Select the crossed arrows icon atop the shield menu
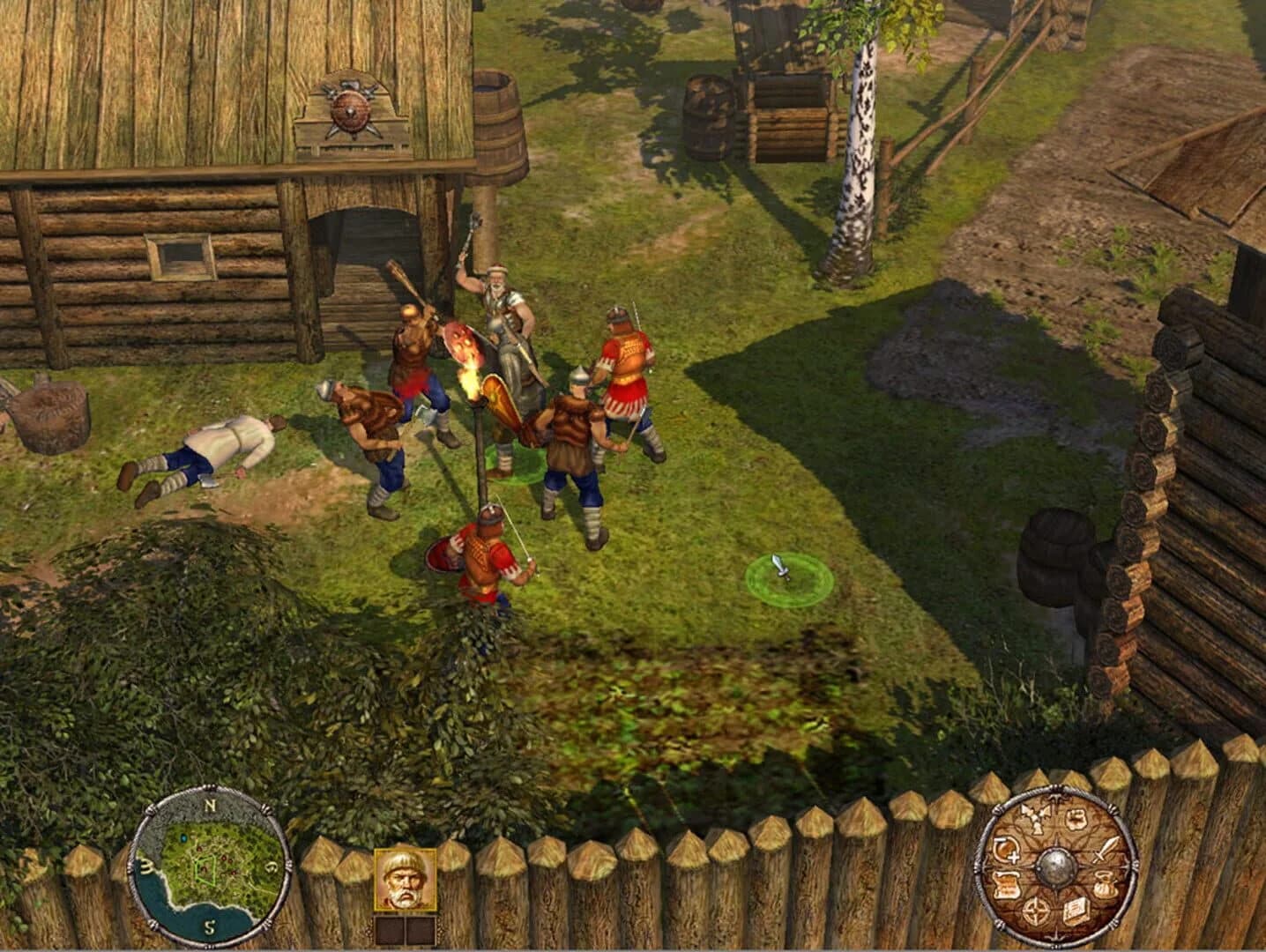 tap(1035, 817)
